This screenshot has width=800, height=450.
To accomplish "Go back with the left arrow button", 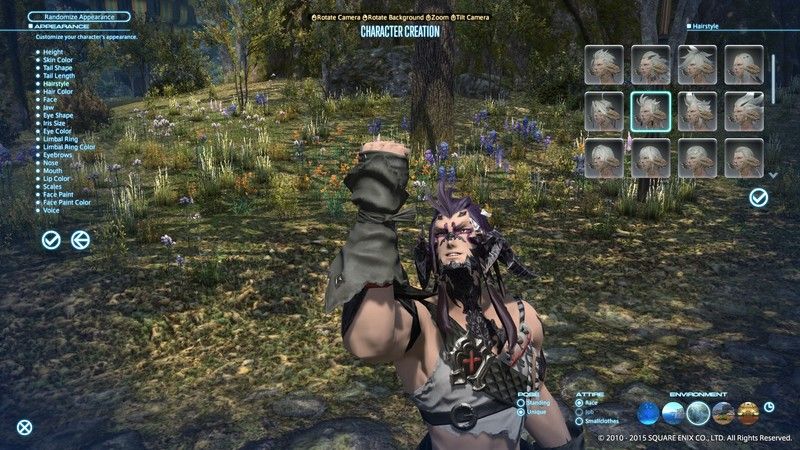I will [81, 240].
